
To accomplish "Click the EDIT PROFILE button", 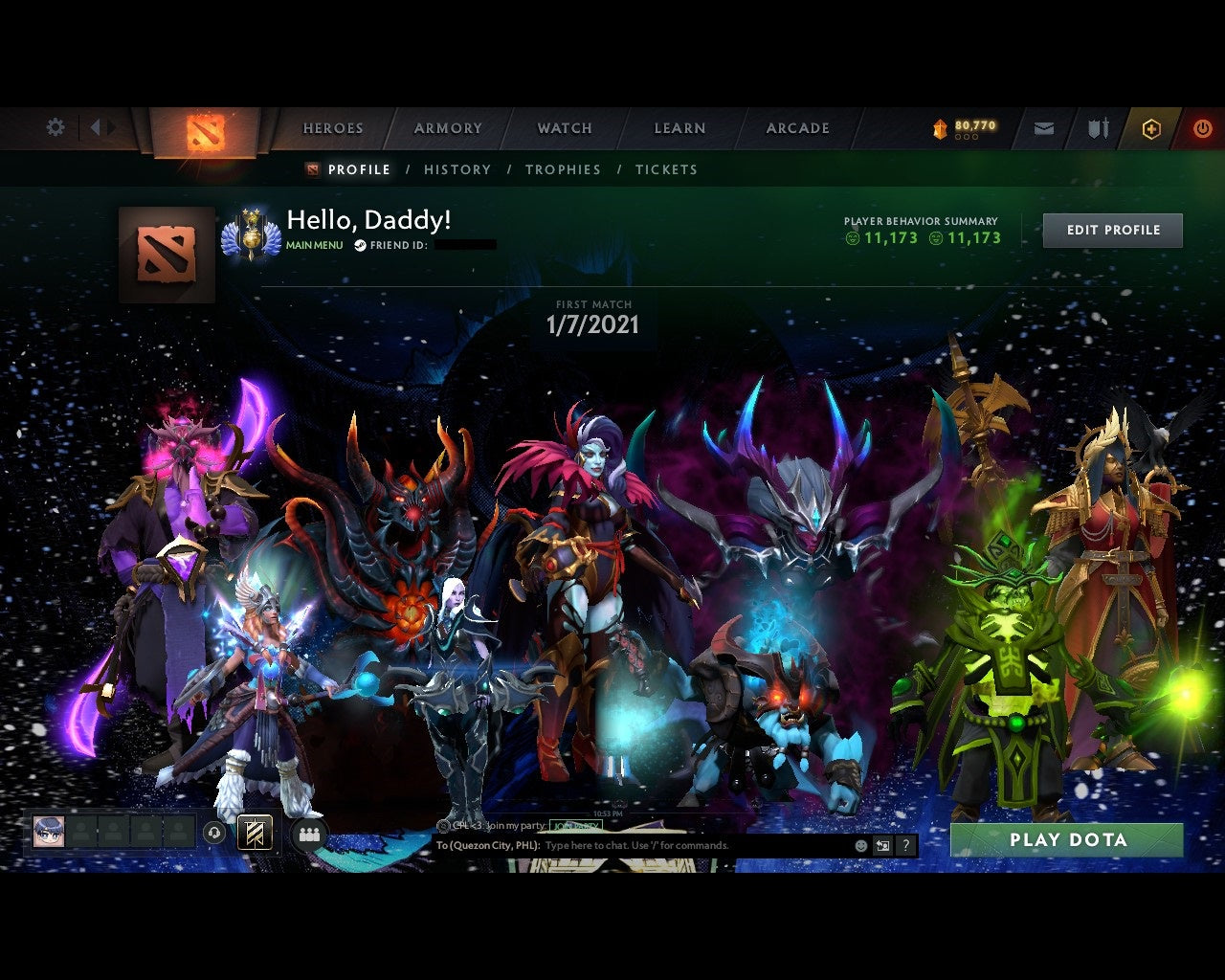I will coord(1112,230).
